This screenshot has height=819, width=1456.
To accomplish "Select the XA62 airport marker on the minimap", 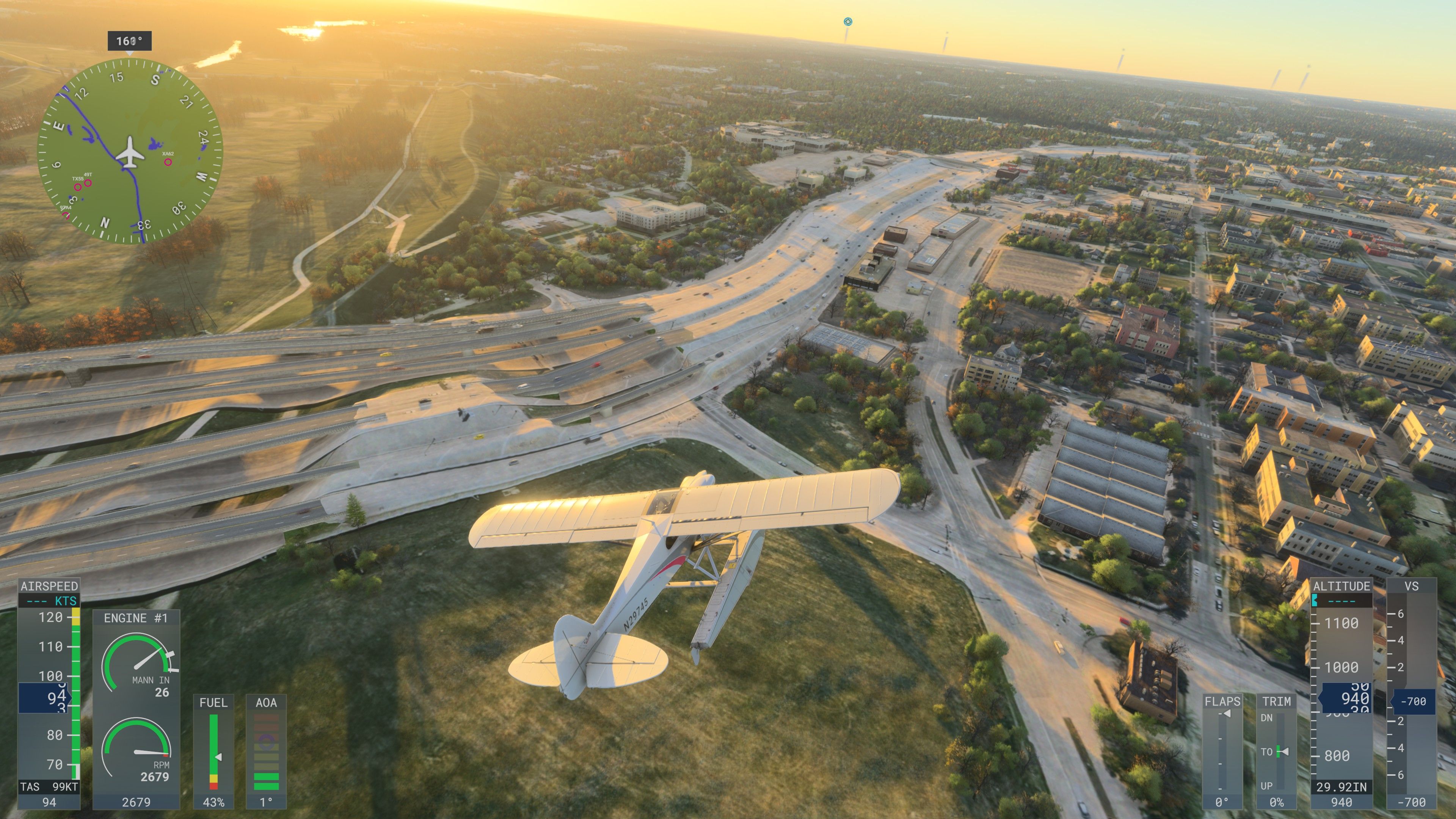I will click(168, 162).
